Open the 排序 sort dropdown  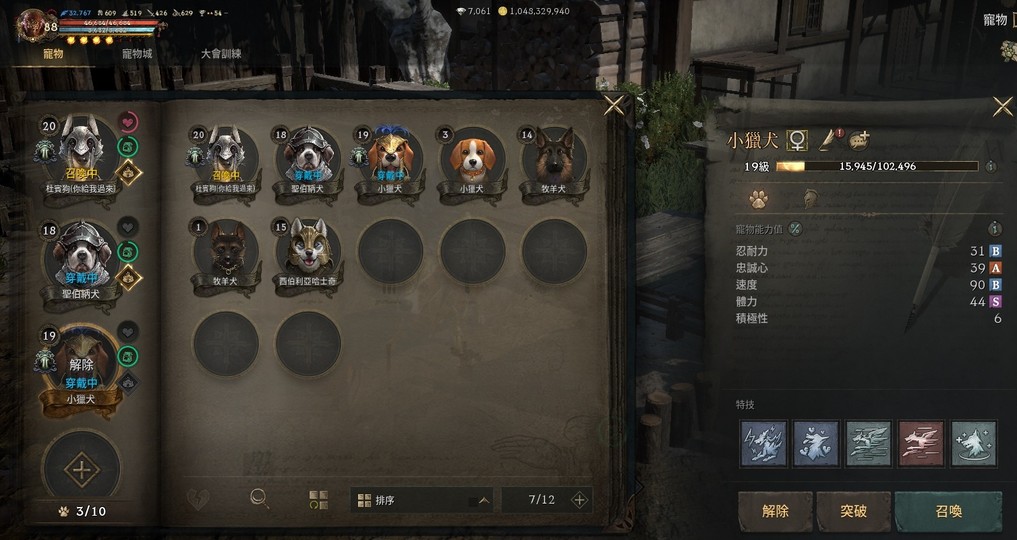point(421,499)
